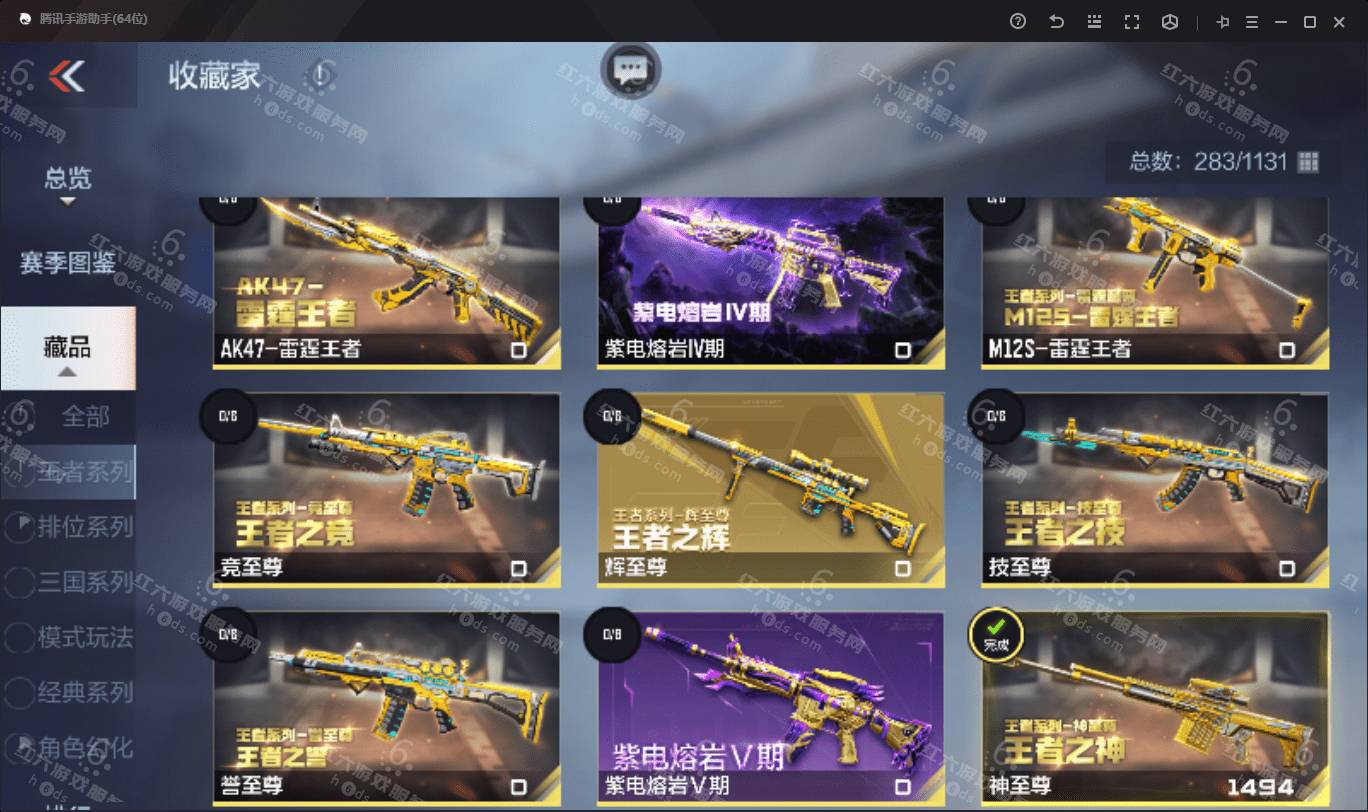The width and height of the screenshot is (1368, 812).
Task: Open the AK47-雷霆王者 collection card
Action: 386,282
